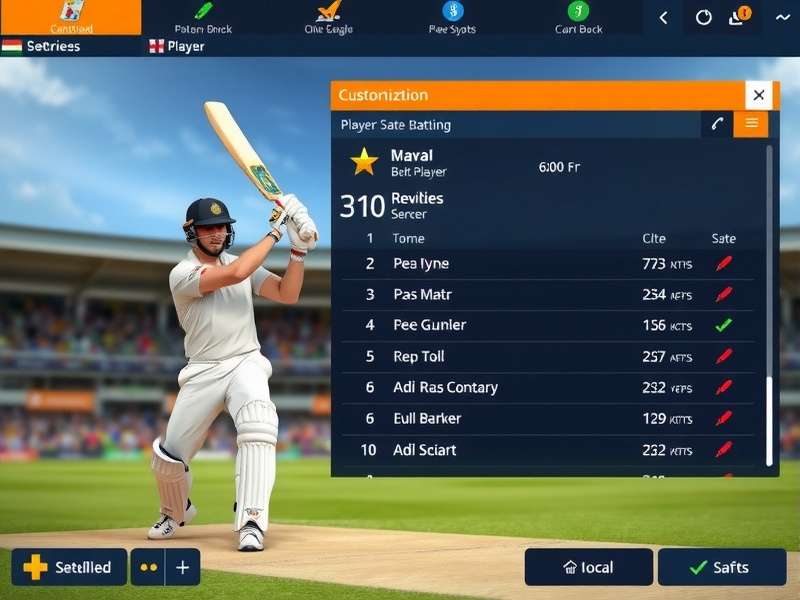Open the local button
800x600 pixels.
point(588,567)
